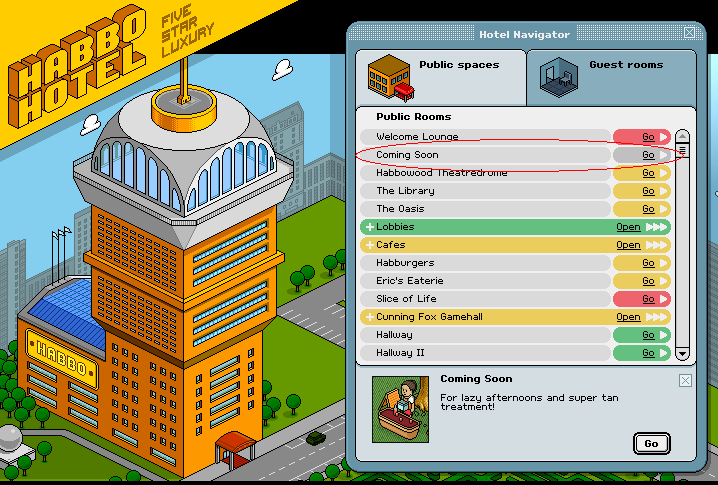Close the Coming Soon info panel
The height and width of the screenshot is (485, 718).
click(685, 380)
